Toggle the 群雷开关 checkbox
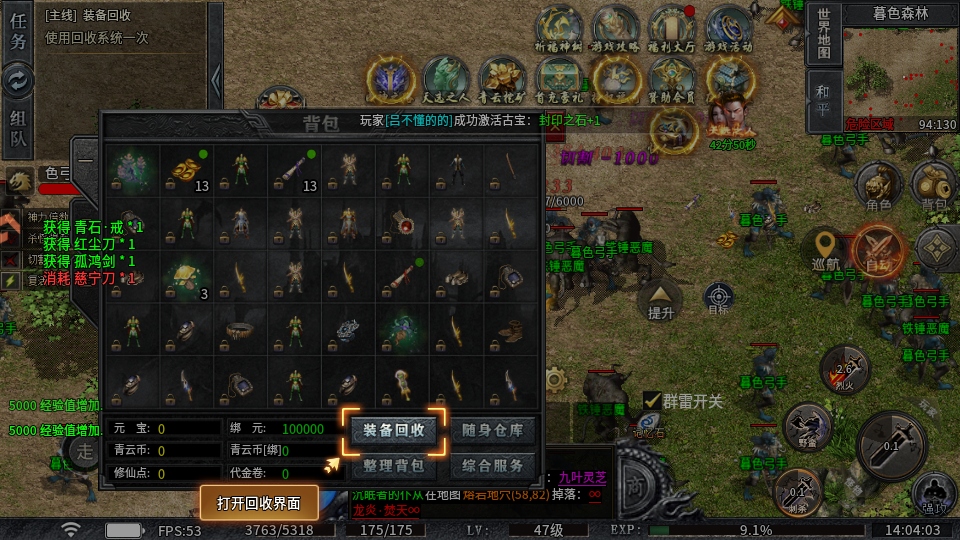 click(x=651, y=400)
